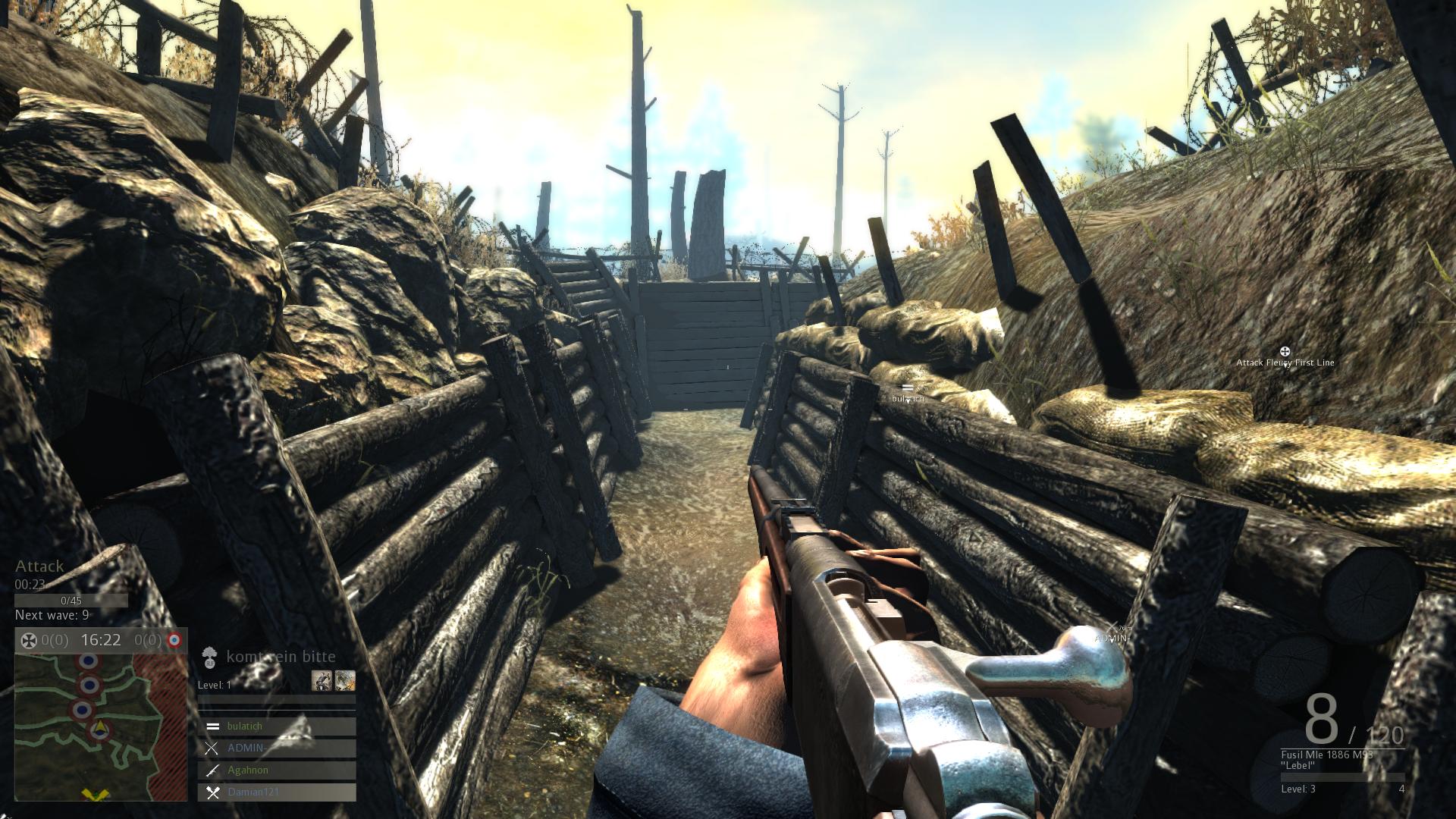Choose Agahnon's squad member row

point(277,770)
